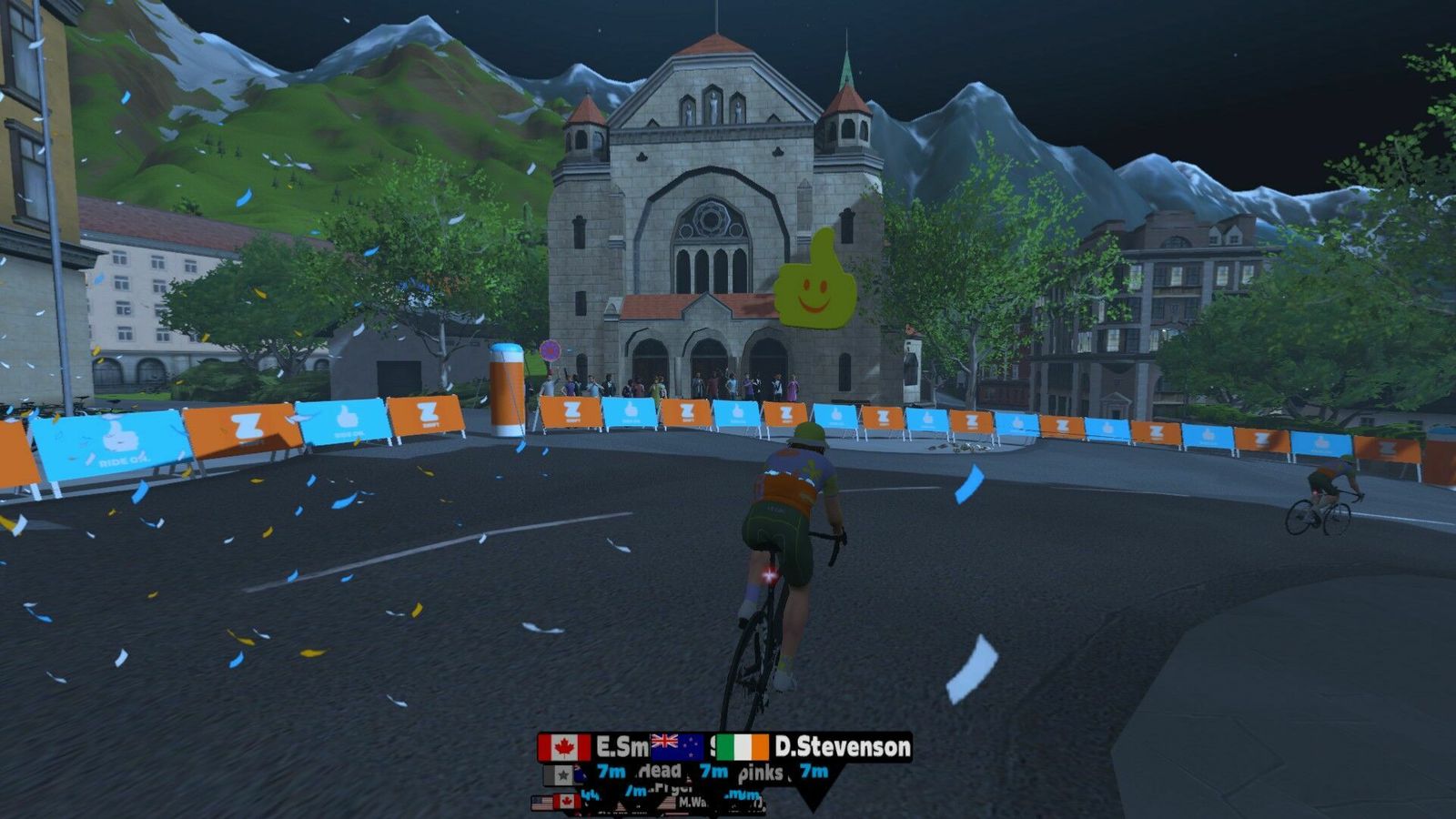Select the D.Stevenson rider name tag

pos(841,748)
